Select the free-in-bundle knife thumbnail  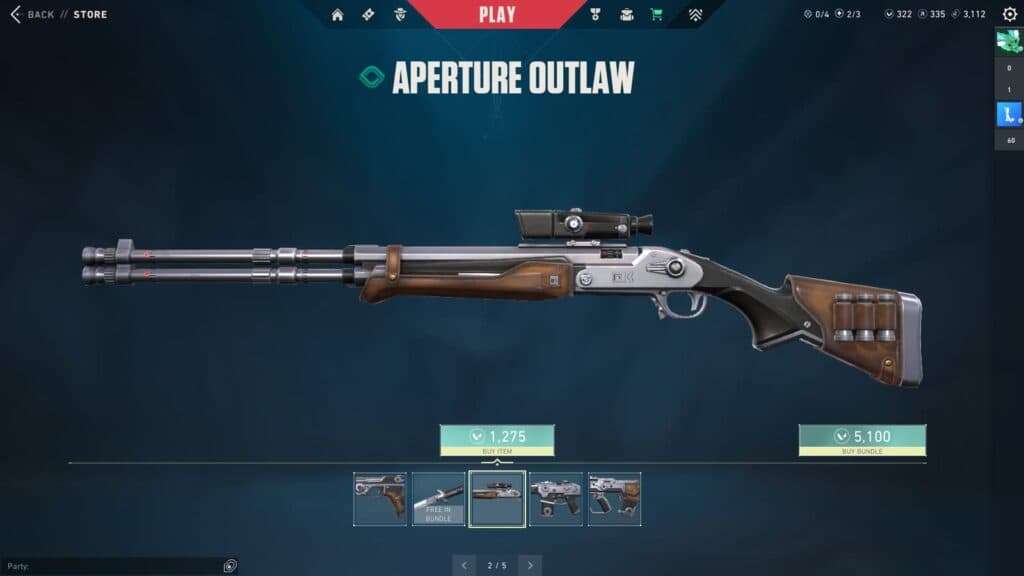pyautogui.click(x=438, y=499)
